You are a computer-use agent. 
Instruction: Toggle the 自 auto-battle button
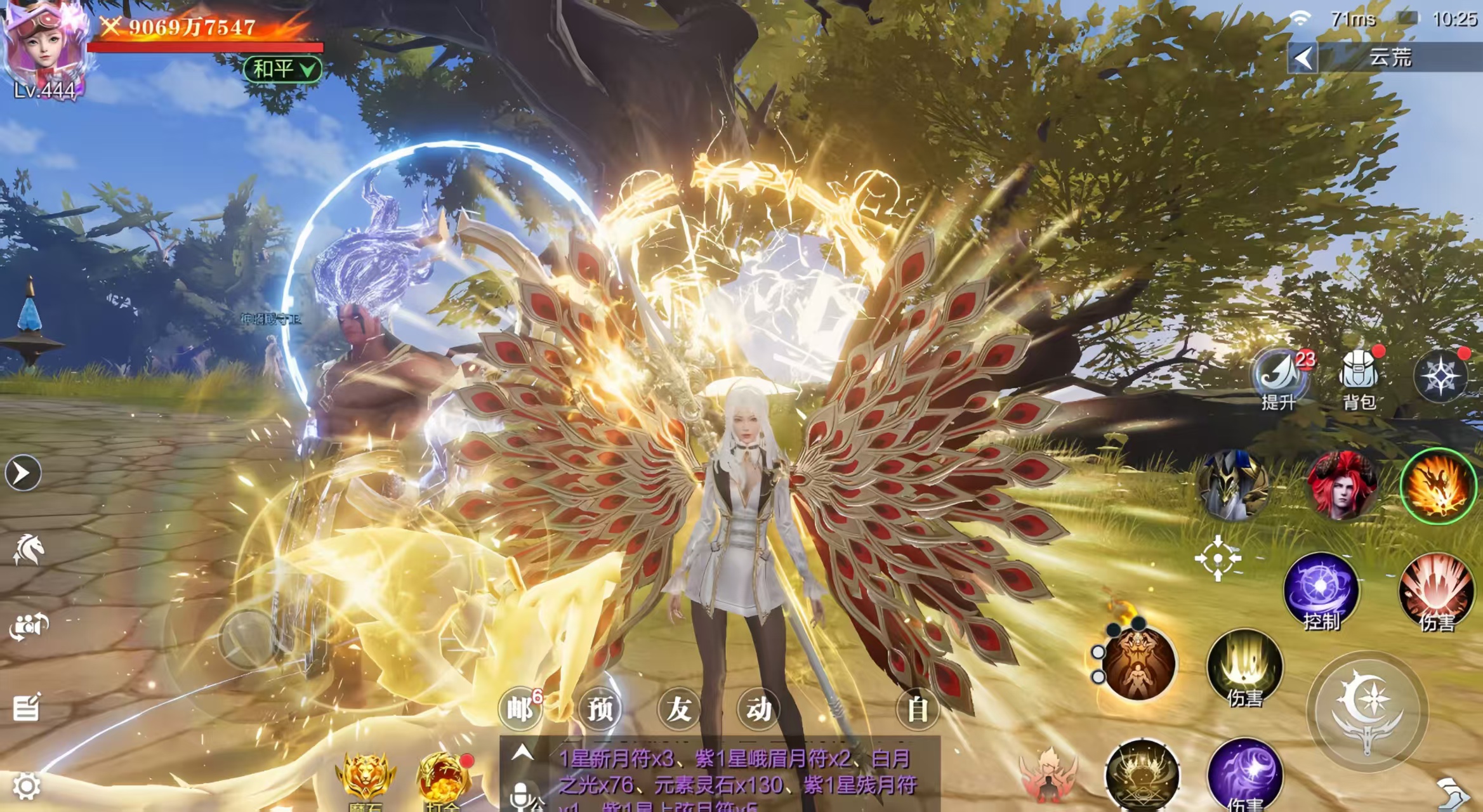point(917,709)
